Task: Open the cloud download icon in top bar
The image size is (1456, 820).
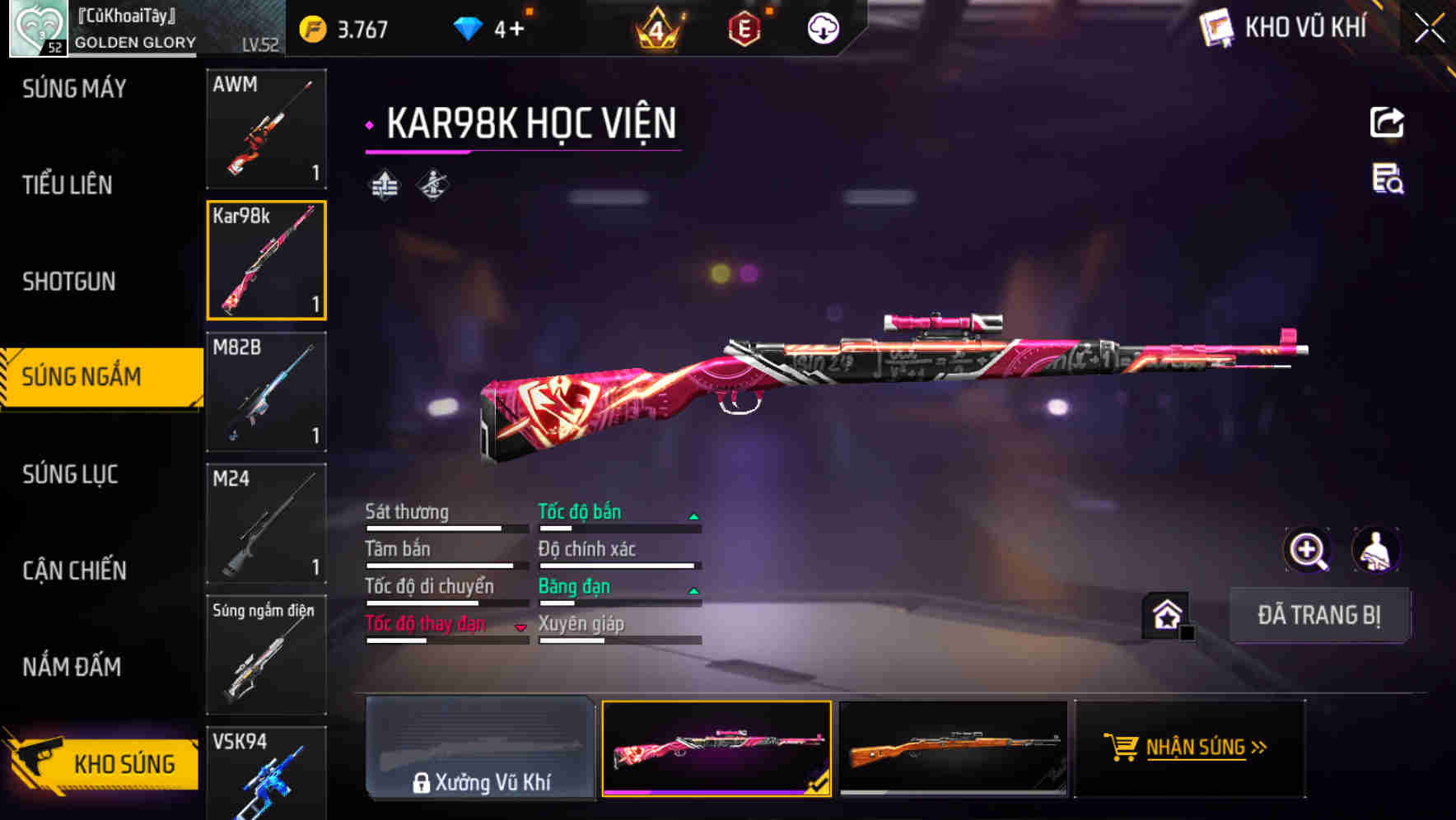Action: click(822, 27)
